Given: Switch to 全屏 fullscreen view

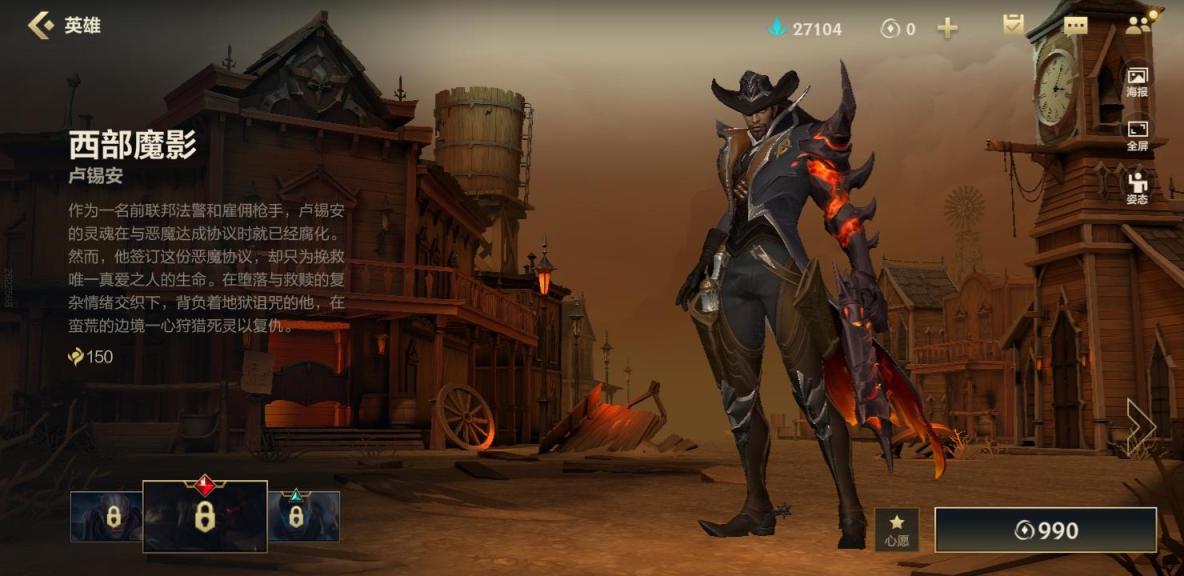Looking at the screenshot, I should (1137, 135).
